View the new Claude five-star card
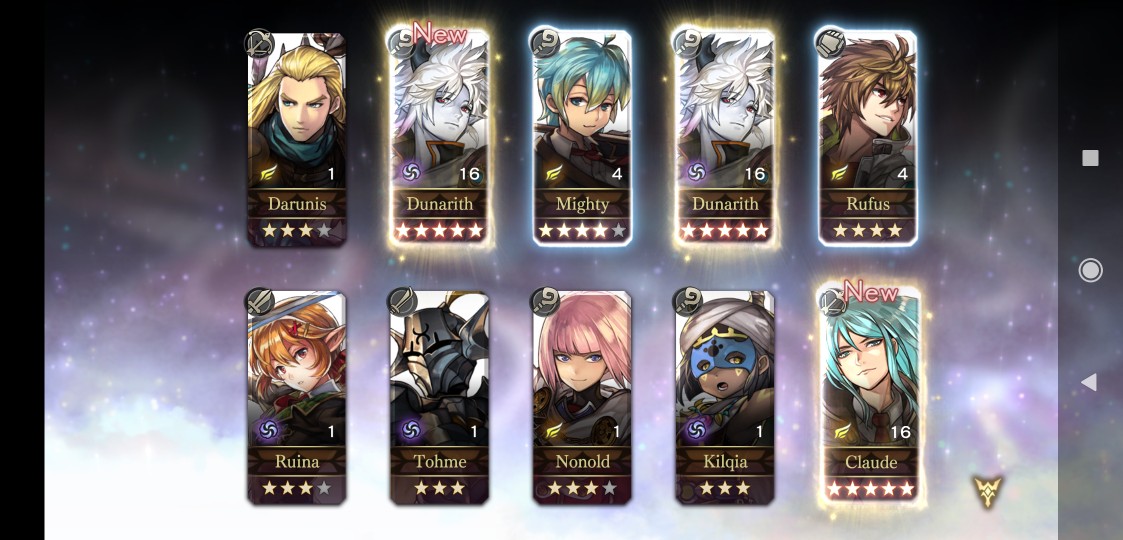Screen dimensions: 1123x540 [869, 397]
